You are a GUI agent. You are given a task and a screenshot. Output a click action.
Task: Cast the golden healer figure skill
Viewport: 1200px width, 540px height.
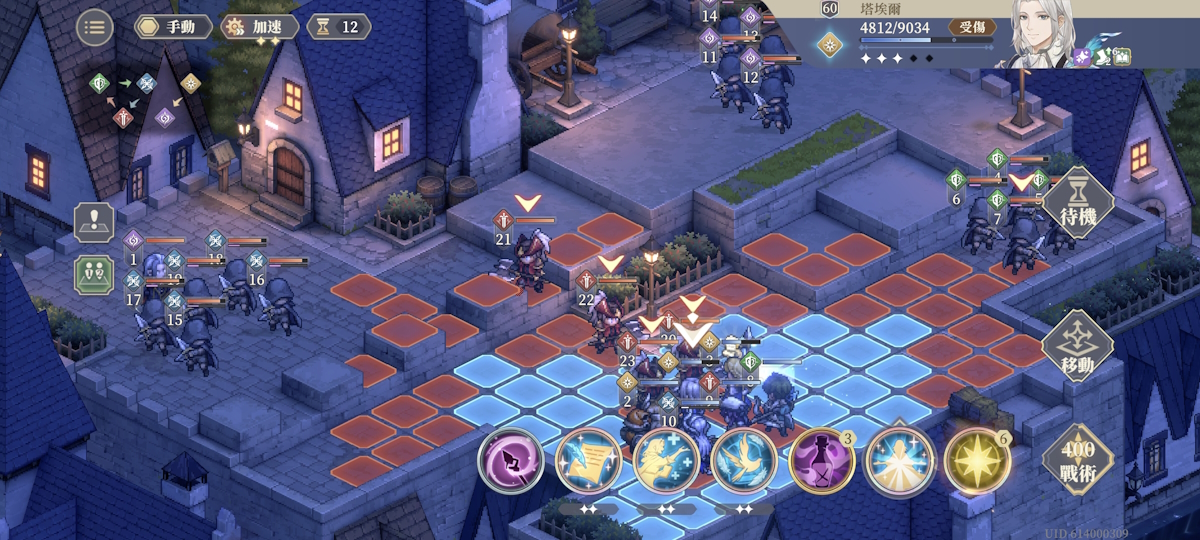666,460
